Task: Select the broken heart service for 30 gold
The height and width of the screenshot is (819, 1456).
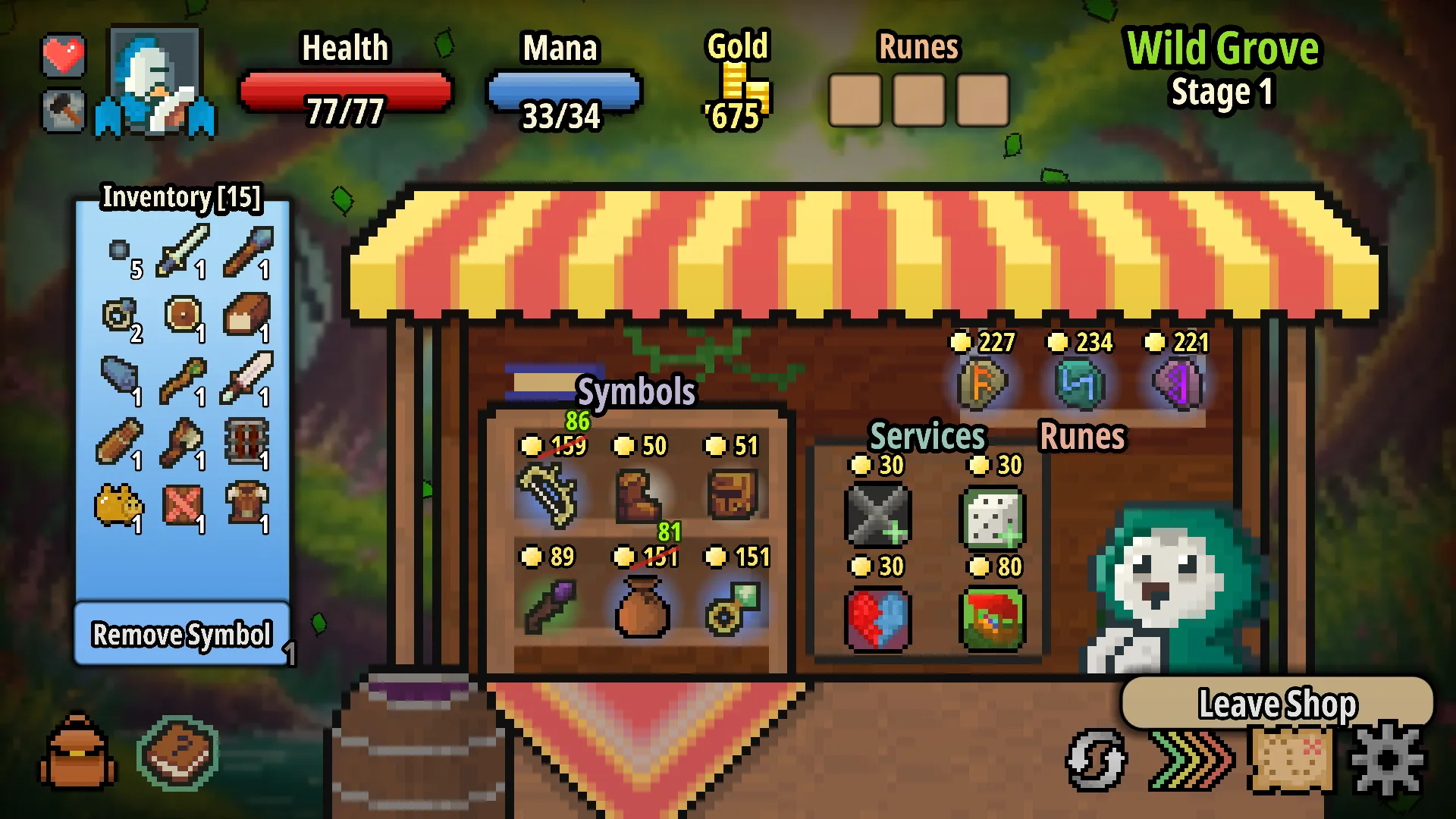Action: click(x=878, y=618)
